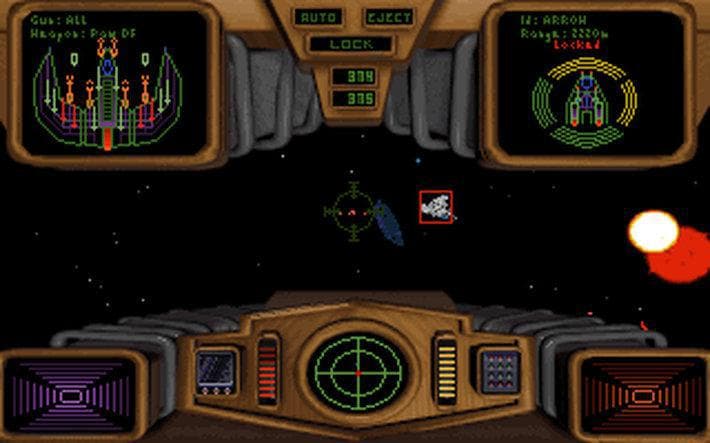Engage the AUTO autopilot light

[x=318, y=18]
